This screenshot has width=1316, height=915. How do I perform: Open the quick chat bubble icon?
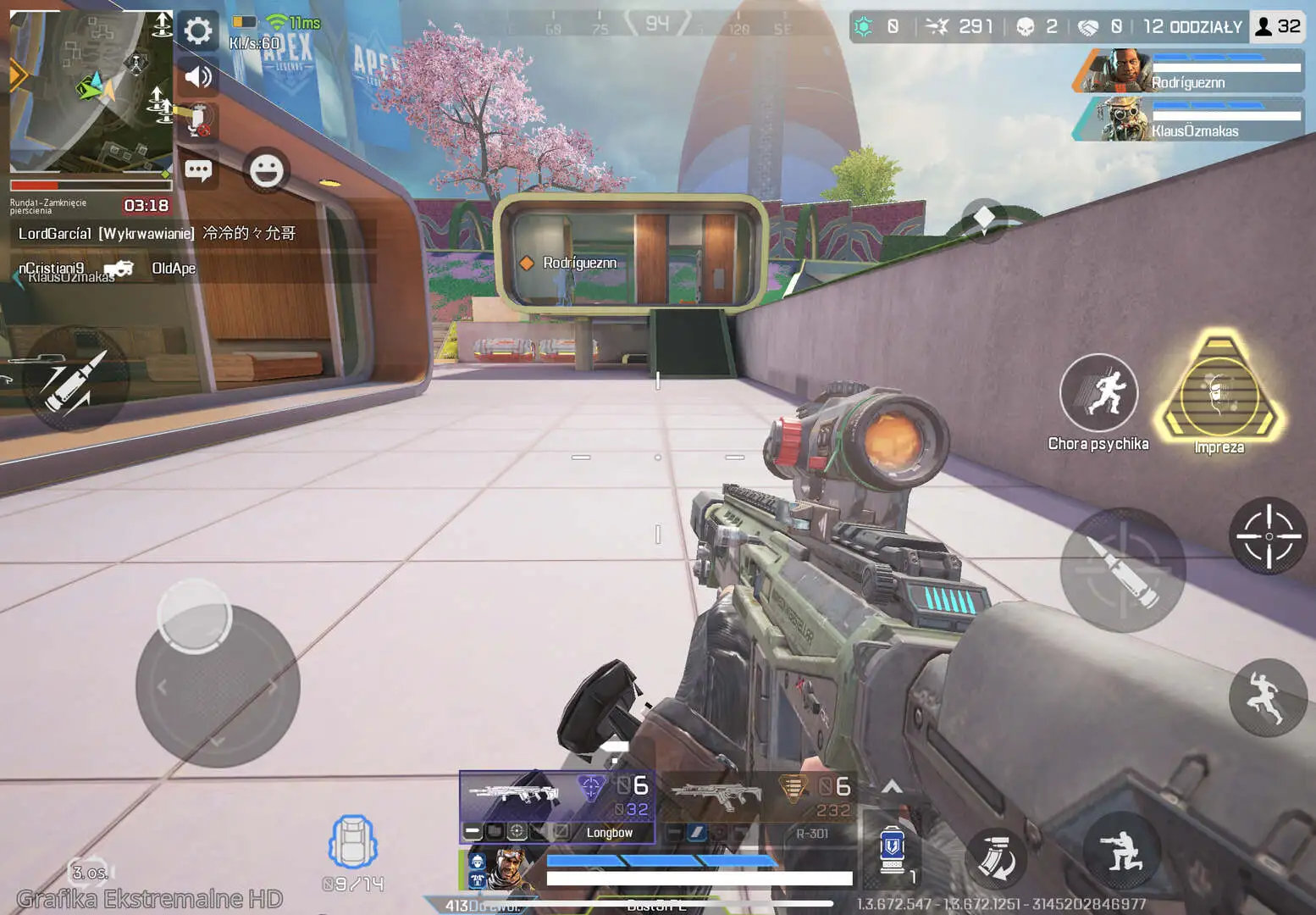click(x=198, y=169)
